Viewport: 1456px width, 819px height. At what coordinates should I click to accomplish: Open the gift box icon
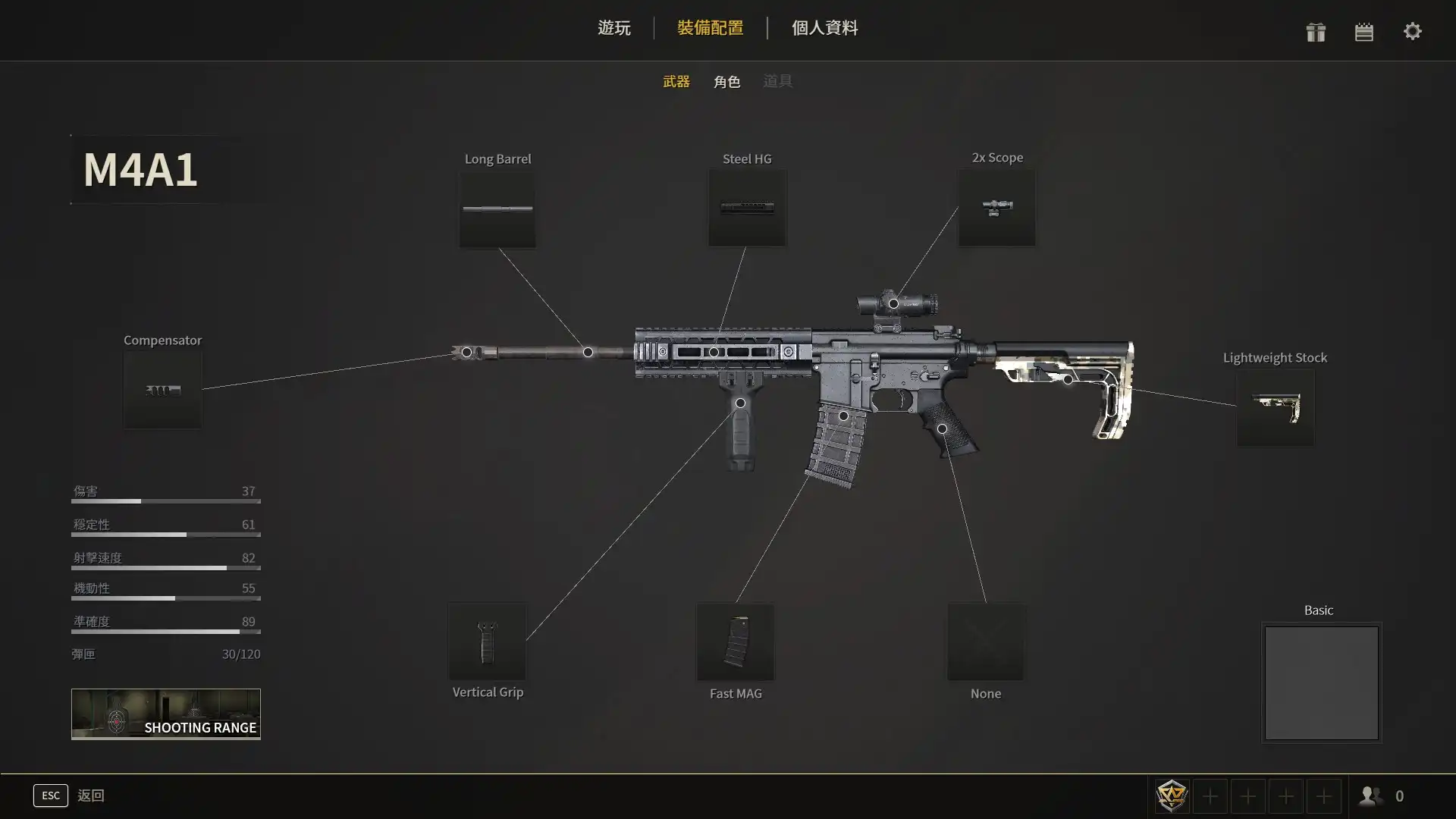tap(1316, 32)
